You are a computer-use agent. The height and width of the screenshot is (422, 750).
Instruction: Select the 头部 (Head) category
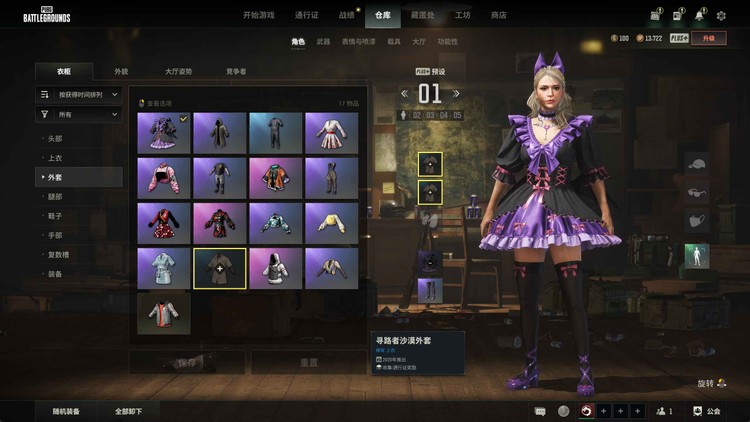pos(56,138)
